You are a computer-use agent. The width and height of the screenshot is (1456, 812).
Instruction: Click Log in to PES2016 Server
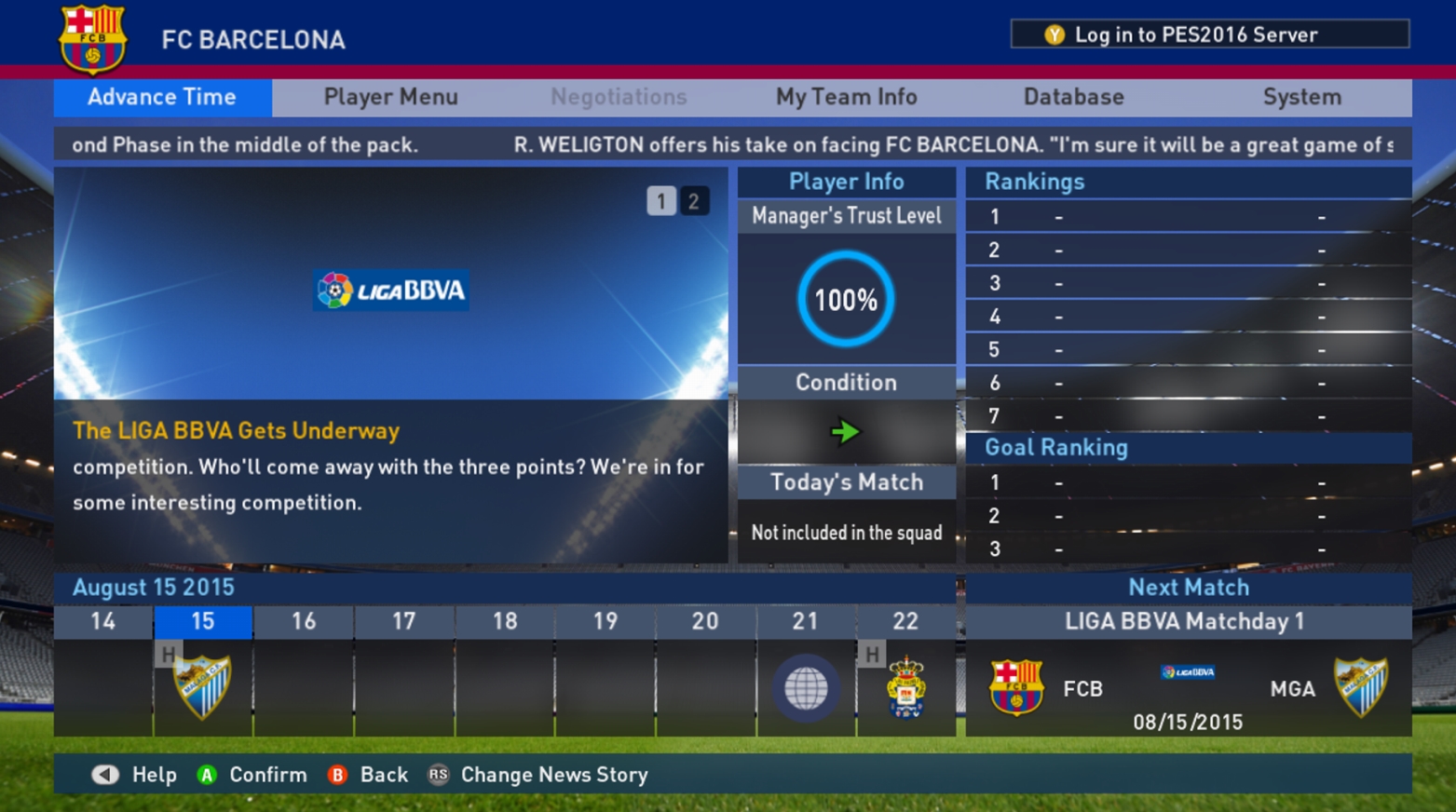point(1209,34)
